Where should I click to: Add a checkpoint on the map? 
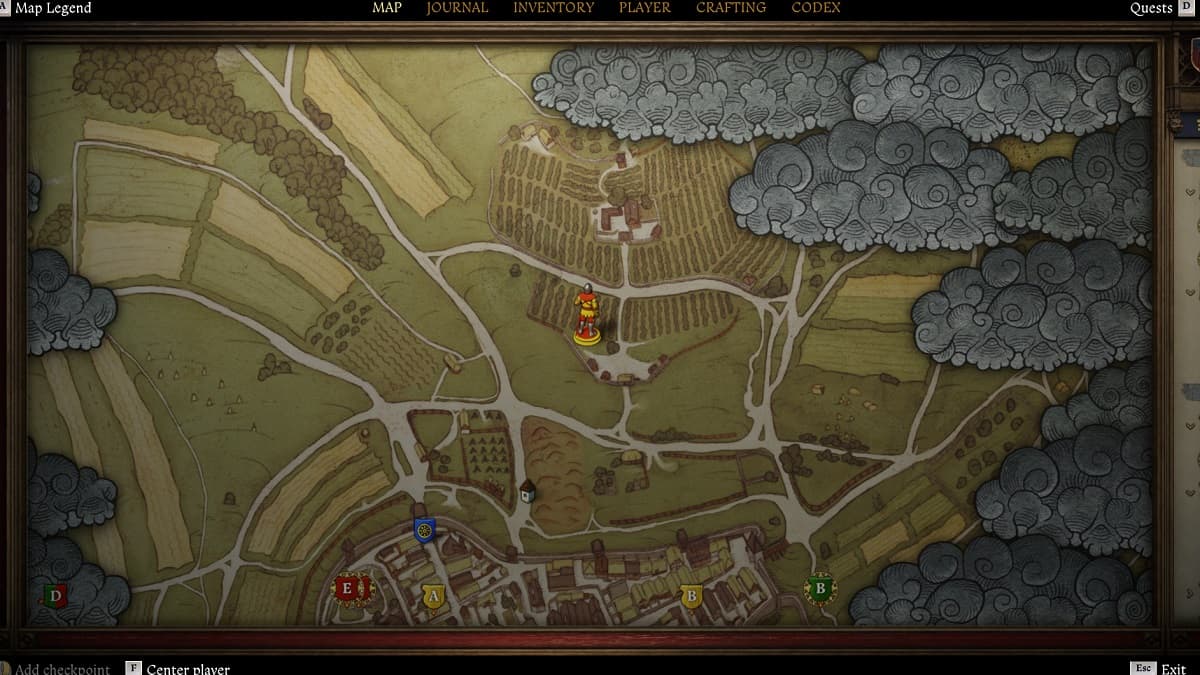[62, 668]
